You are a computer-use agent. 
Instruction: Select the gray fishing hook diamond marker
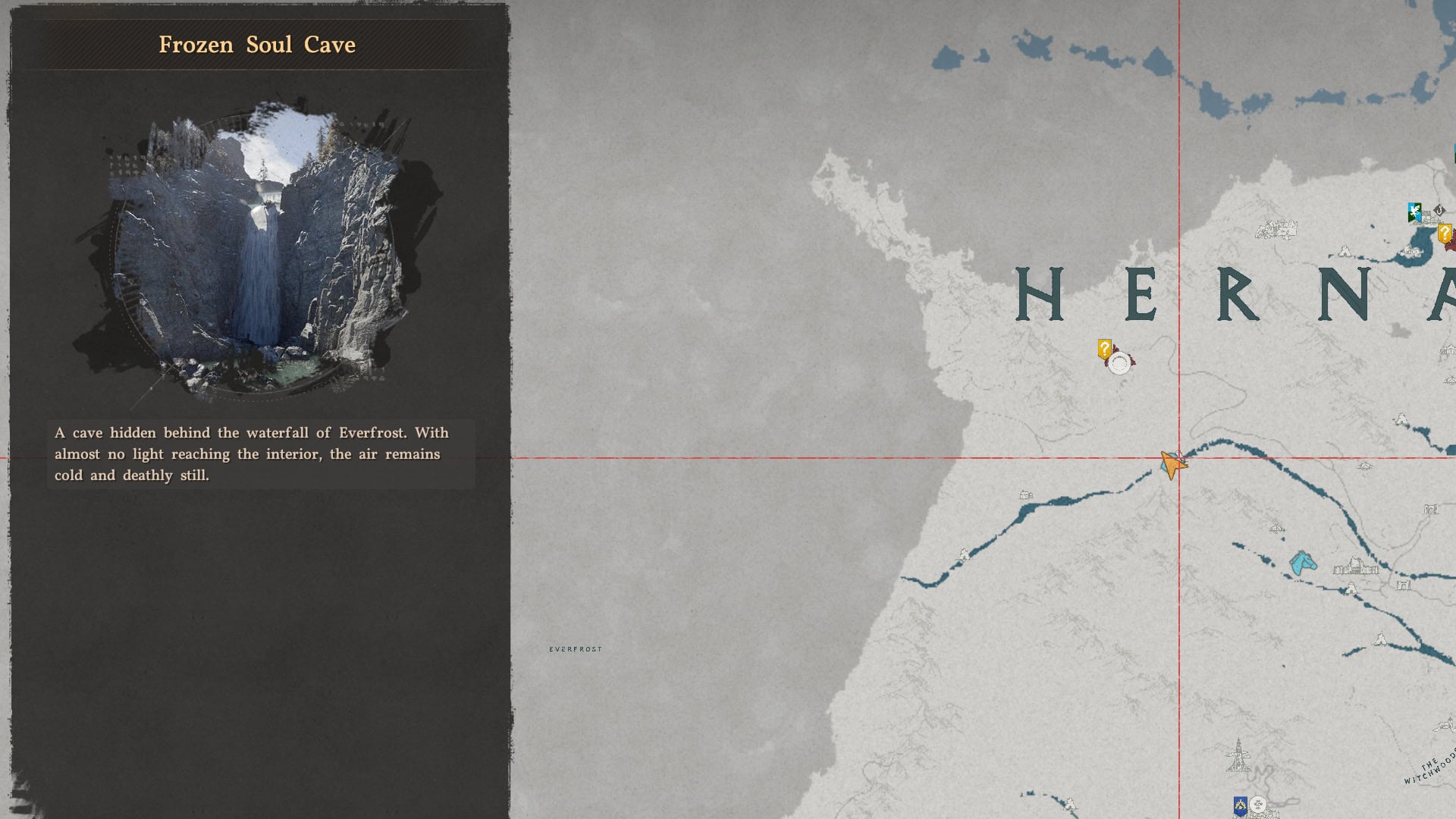coord(1439,209)
